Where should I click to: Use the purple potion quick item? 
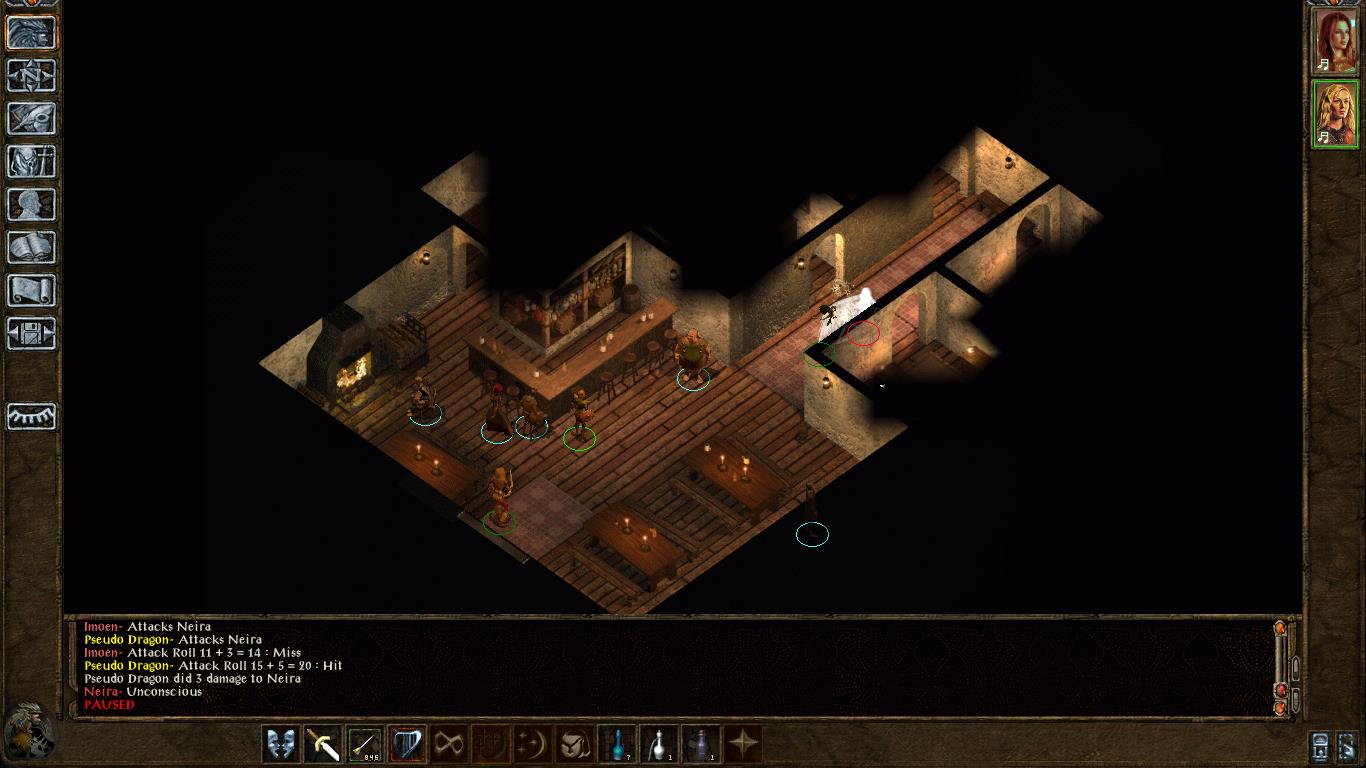[701, 744]
